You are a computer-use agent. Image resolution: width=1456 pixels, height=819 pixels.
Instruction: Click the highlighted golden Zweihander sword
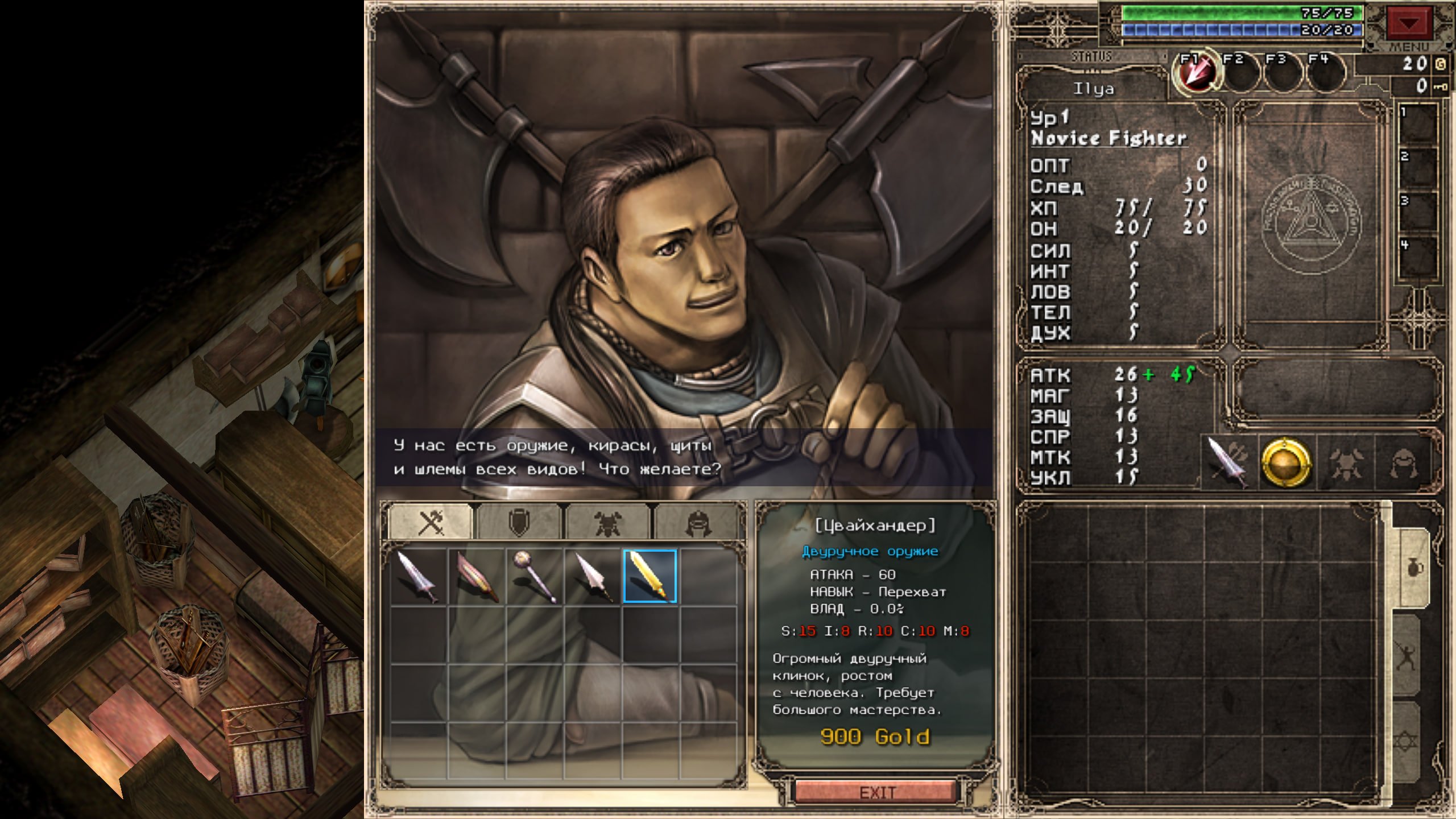[650, 576]
